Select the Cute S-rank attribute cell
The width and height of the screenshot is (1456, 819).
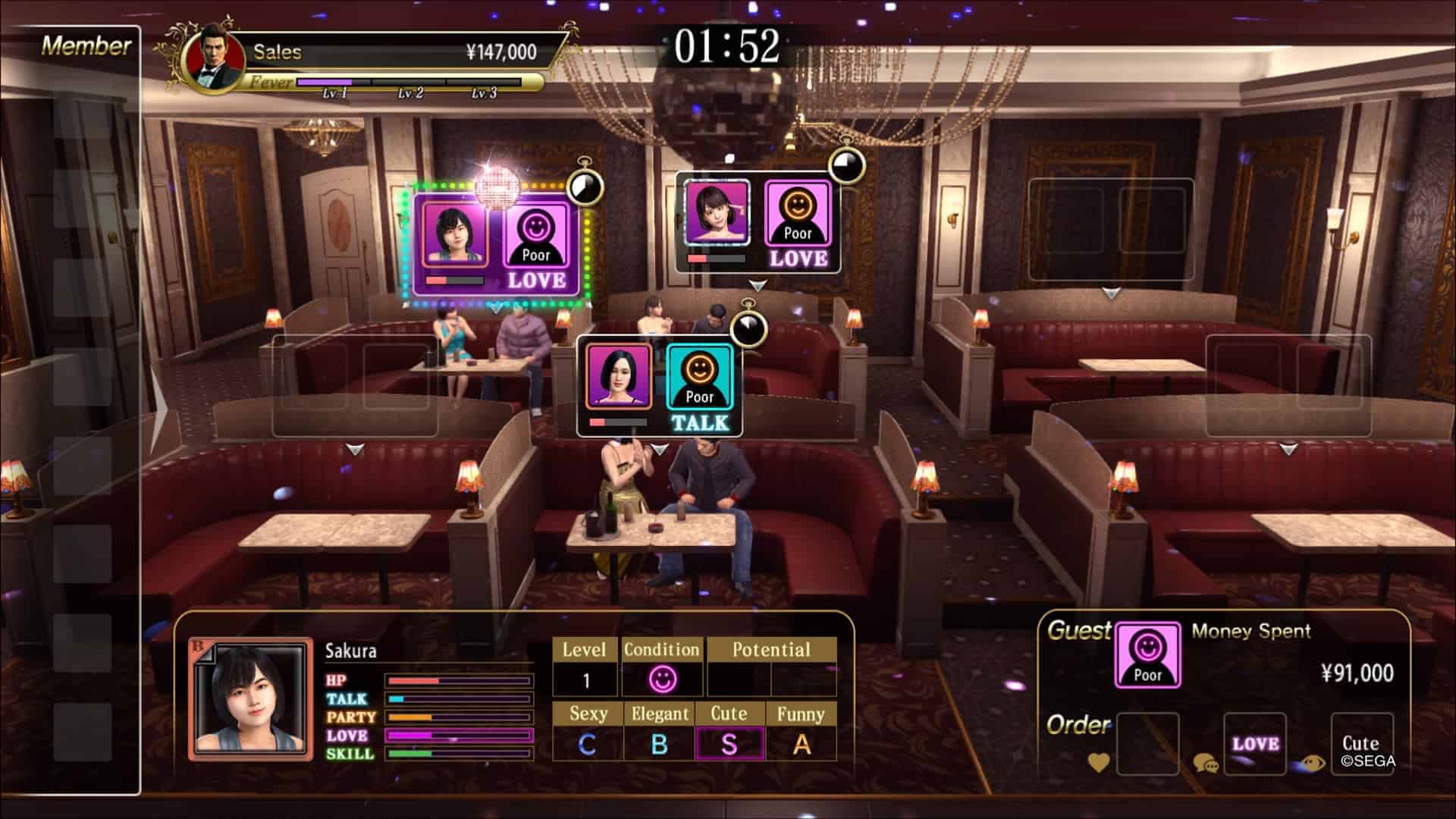[729, 744]
